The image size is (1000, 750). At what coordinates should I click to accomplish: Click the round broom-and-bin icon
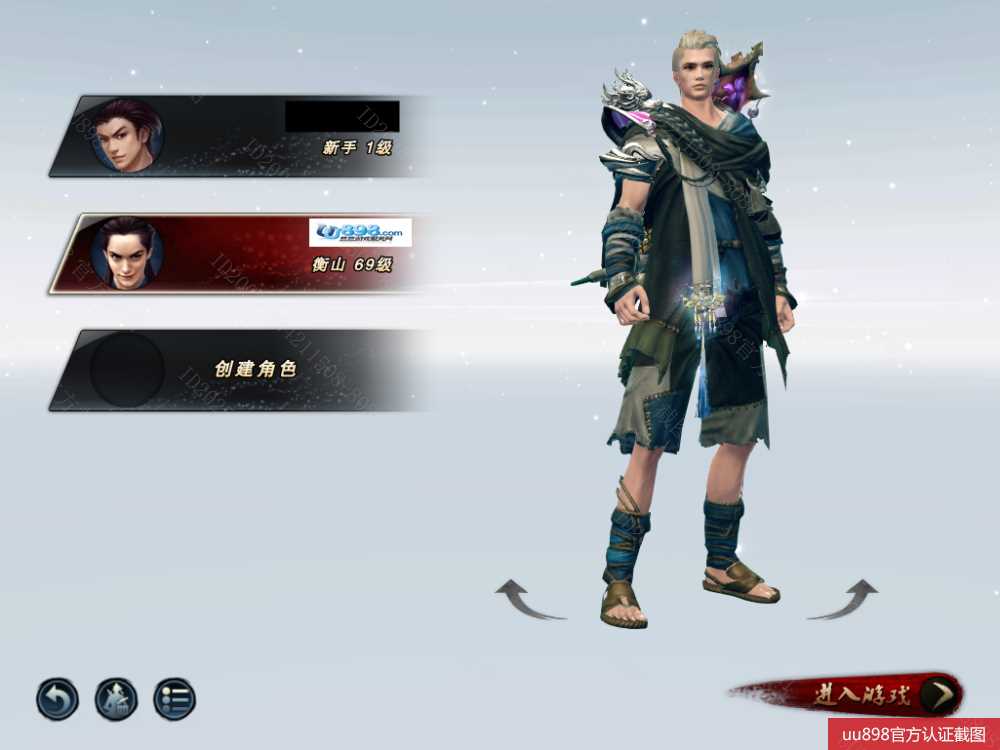tap(116, 699)
